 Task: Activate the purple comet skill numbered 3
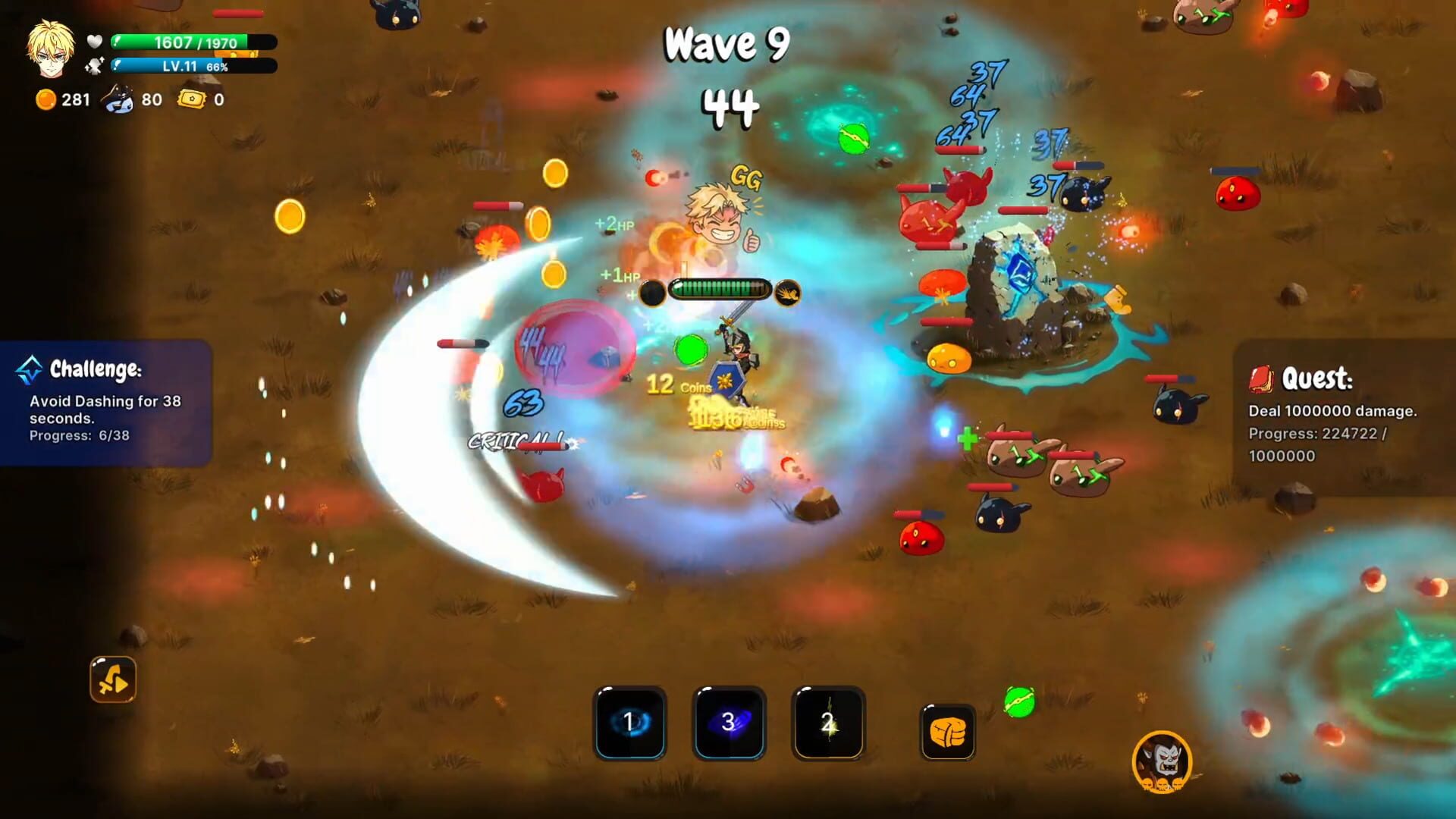tap(728, 723)
